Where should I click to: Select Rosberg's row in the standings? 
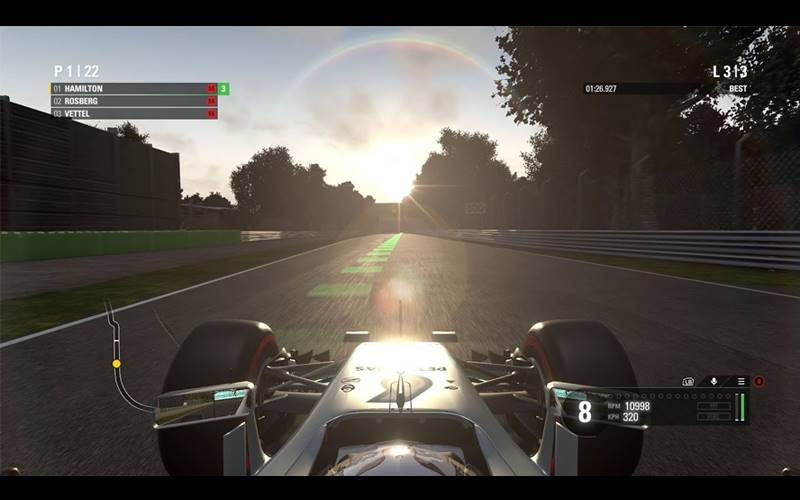tap(130, 101)
